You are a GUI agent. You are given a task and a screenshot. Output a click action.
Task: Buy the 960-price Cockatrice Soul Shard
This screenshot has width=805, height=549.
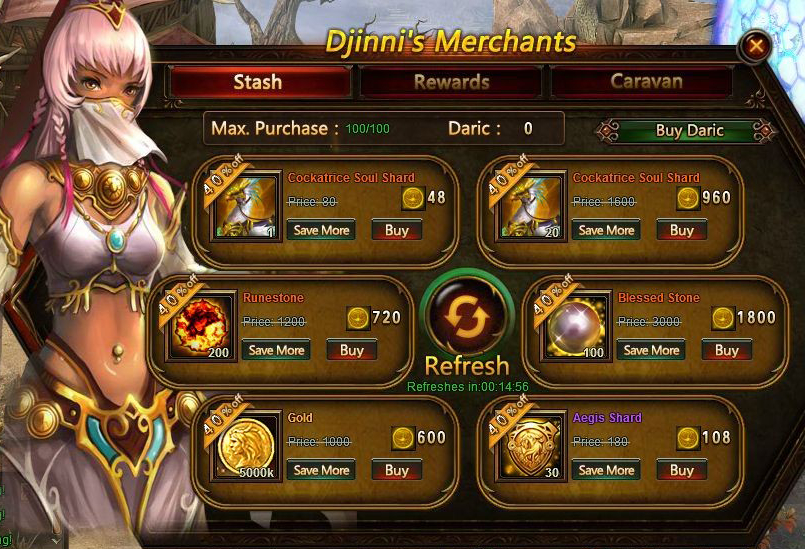coord(682,230)
